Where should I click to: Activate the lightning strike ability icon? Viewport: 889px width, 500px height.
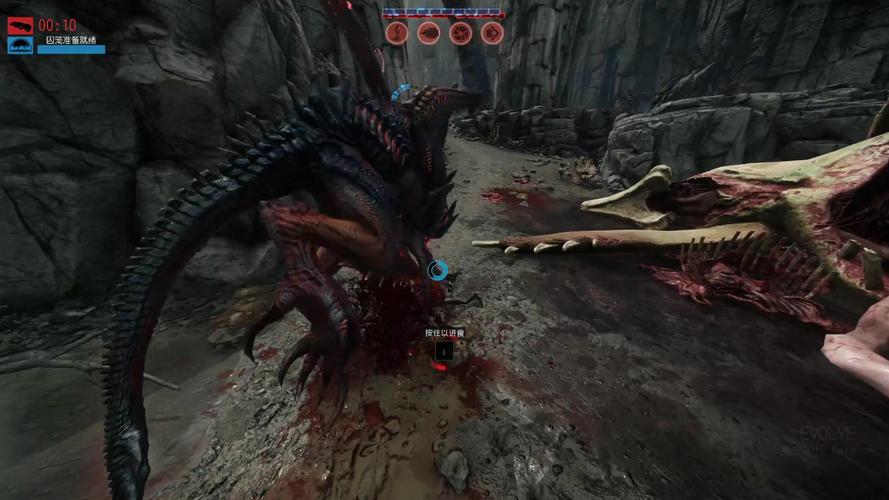(397, 33)
